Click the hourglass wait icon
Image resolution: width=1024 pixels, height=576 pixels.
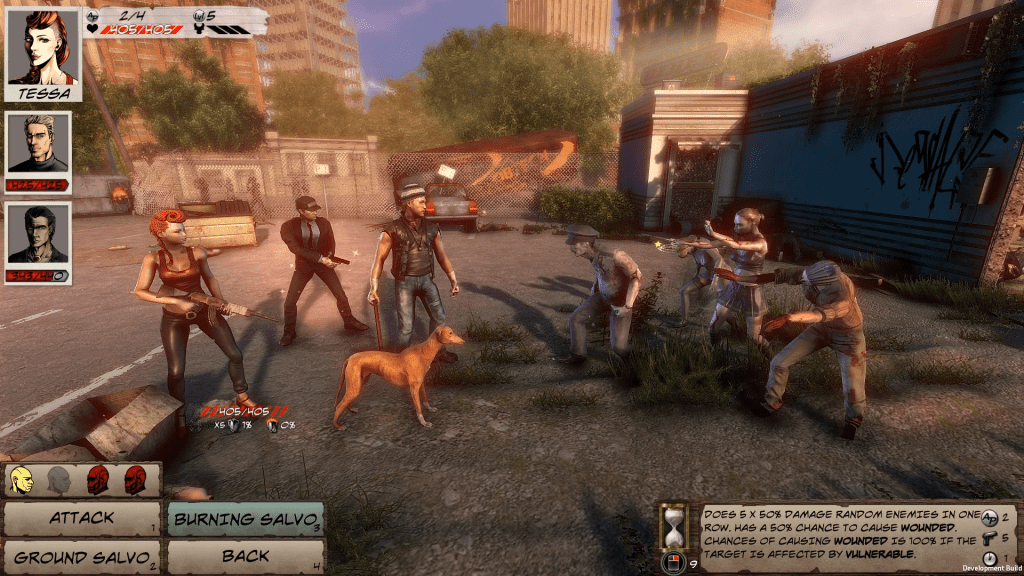coord(675,526)
